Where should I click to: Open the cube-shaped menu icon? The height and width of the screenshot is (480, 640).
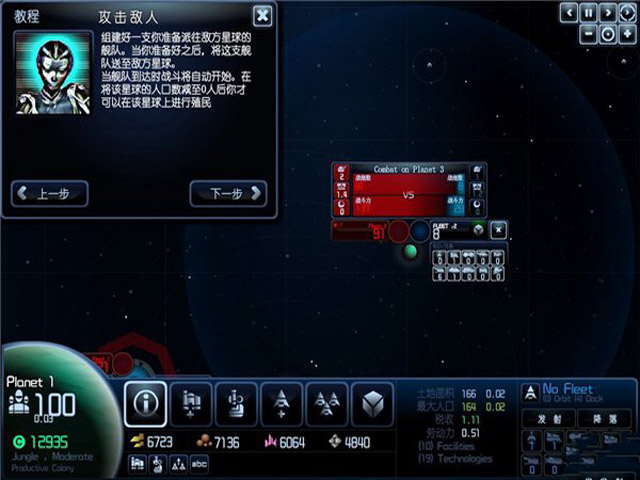coord(371,403)
